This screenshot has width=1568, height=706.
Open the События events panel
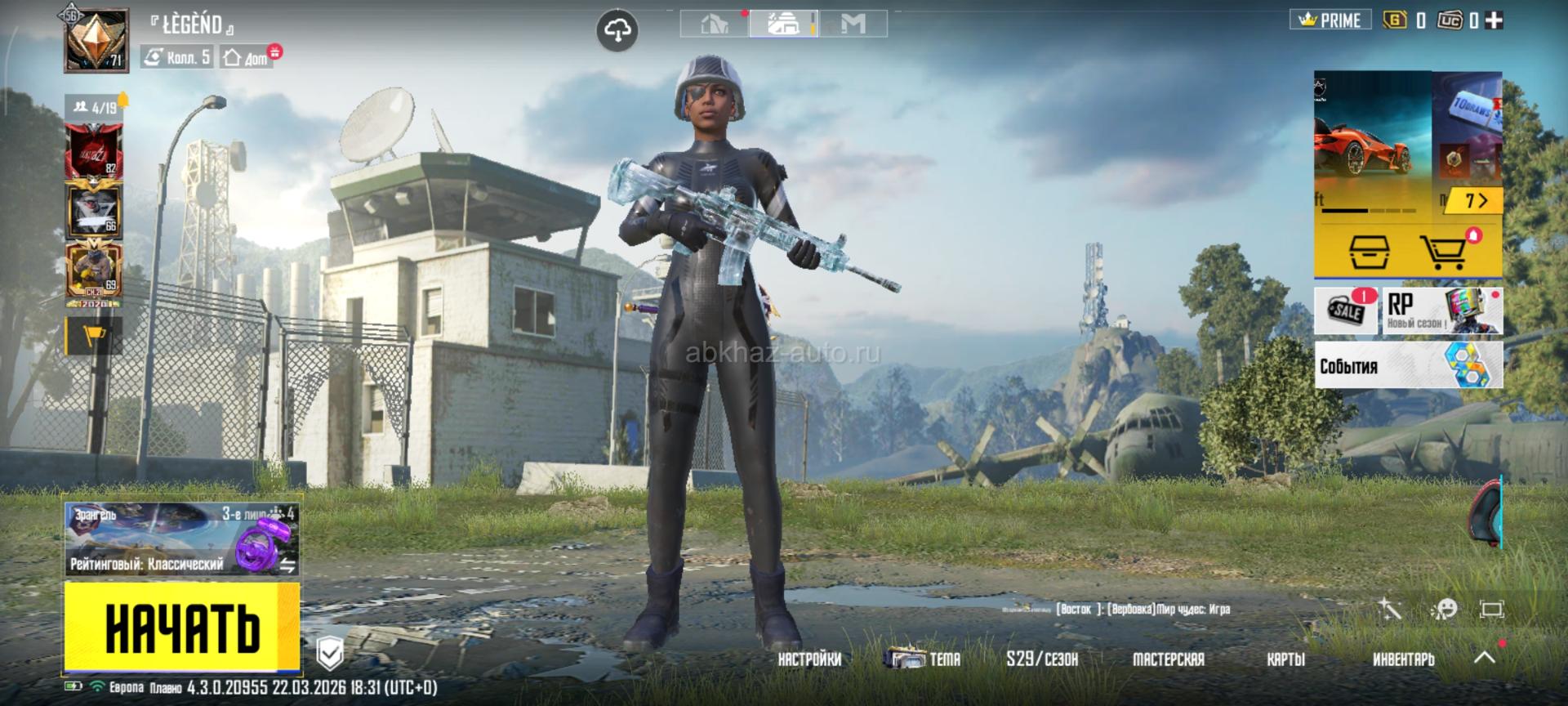[1408, 365]
